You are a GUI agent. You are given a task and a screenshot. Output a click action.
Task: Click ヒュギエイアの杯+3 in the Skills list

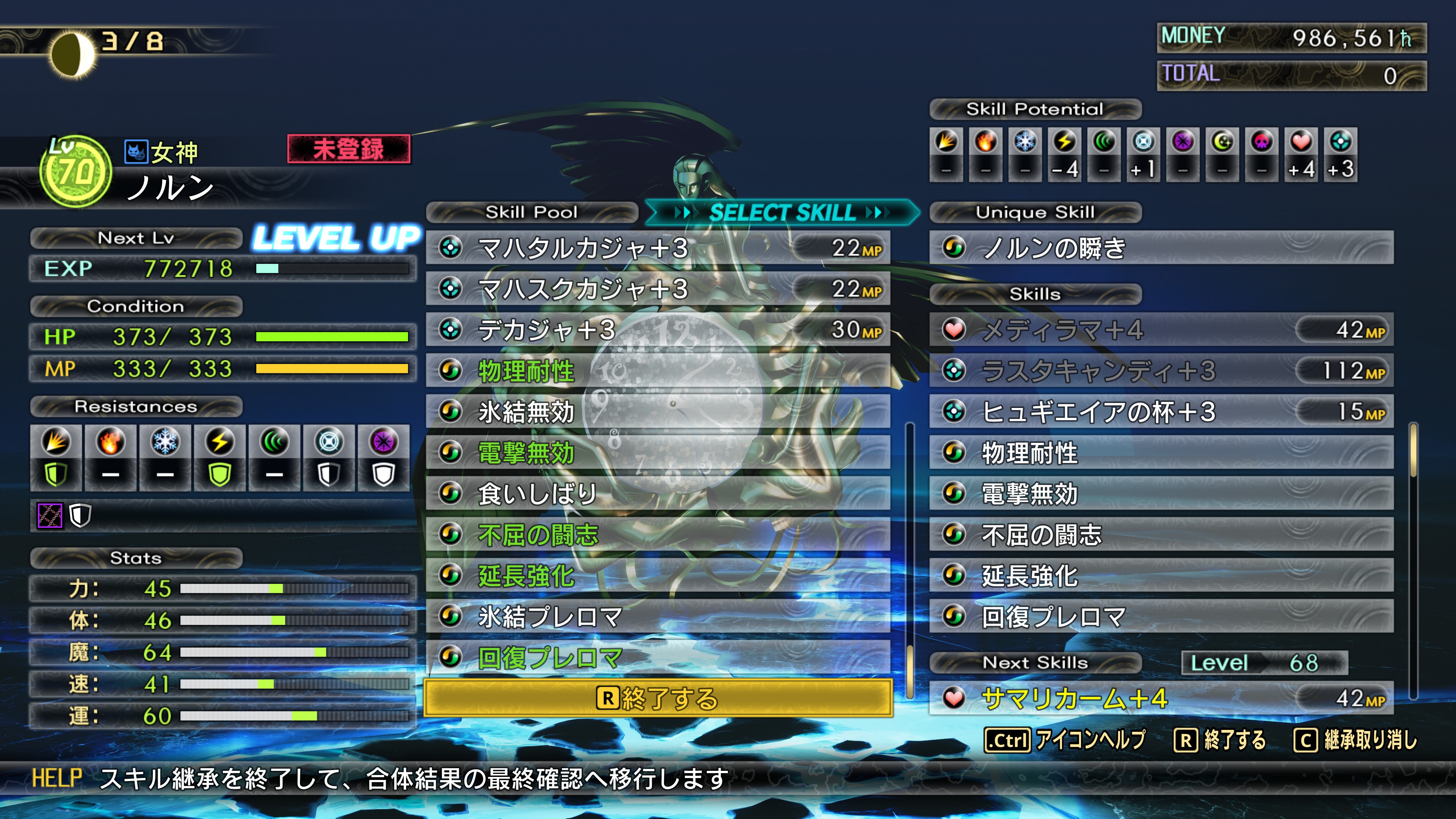click(x=1161, y=411)
